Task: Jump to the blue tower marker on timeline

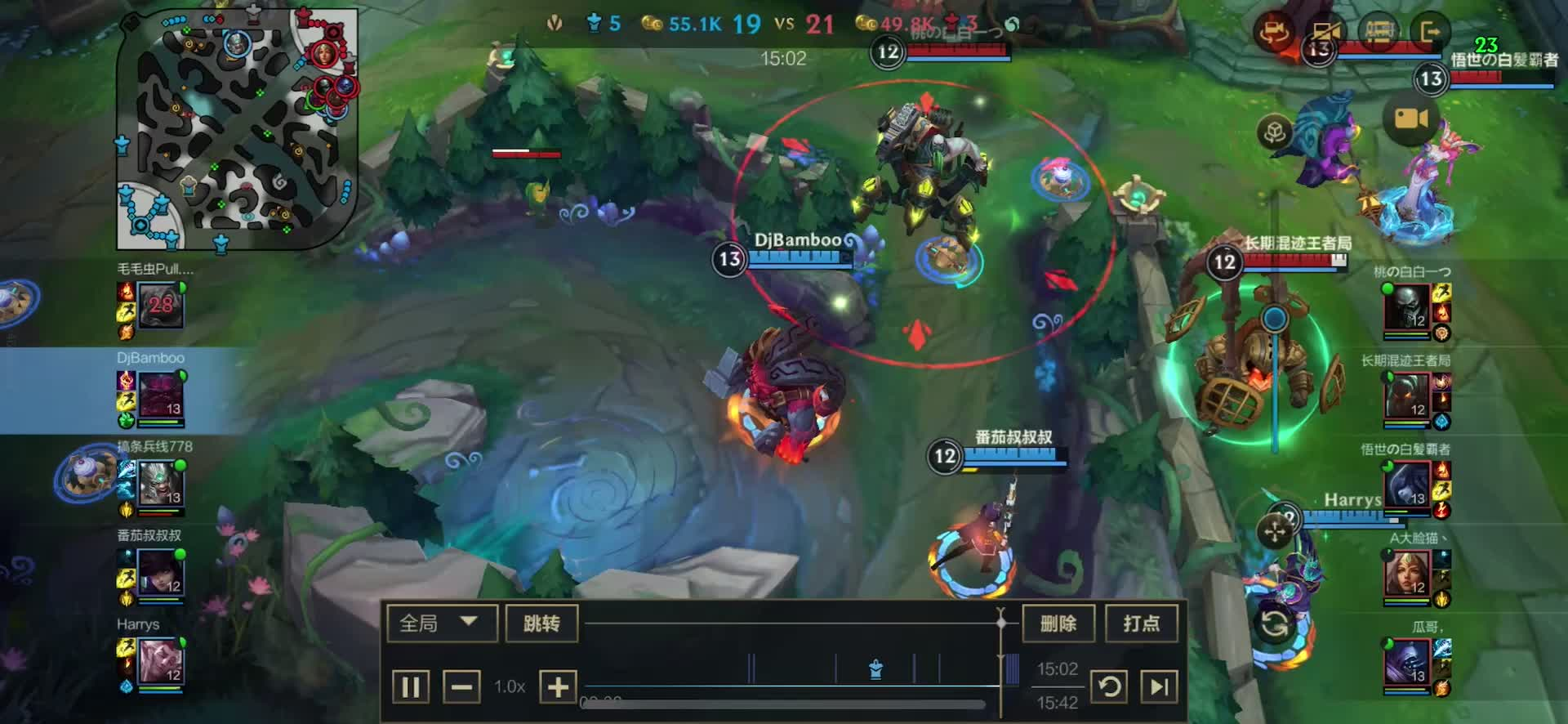Action: pos(876,670)
